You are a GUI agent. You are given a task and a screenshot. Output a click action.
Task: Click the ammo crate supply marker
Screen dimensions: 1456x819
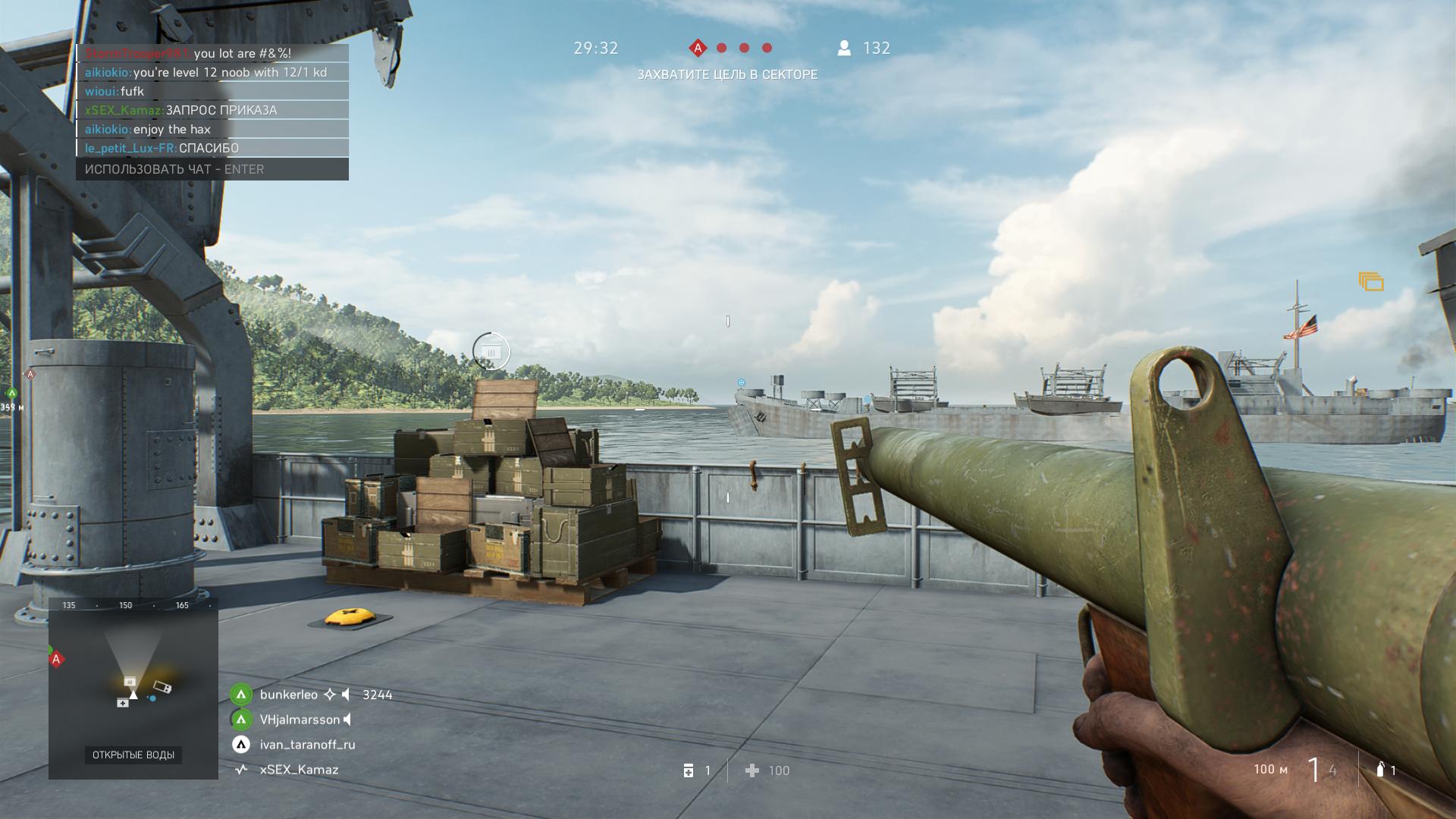point(491,351)
